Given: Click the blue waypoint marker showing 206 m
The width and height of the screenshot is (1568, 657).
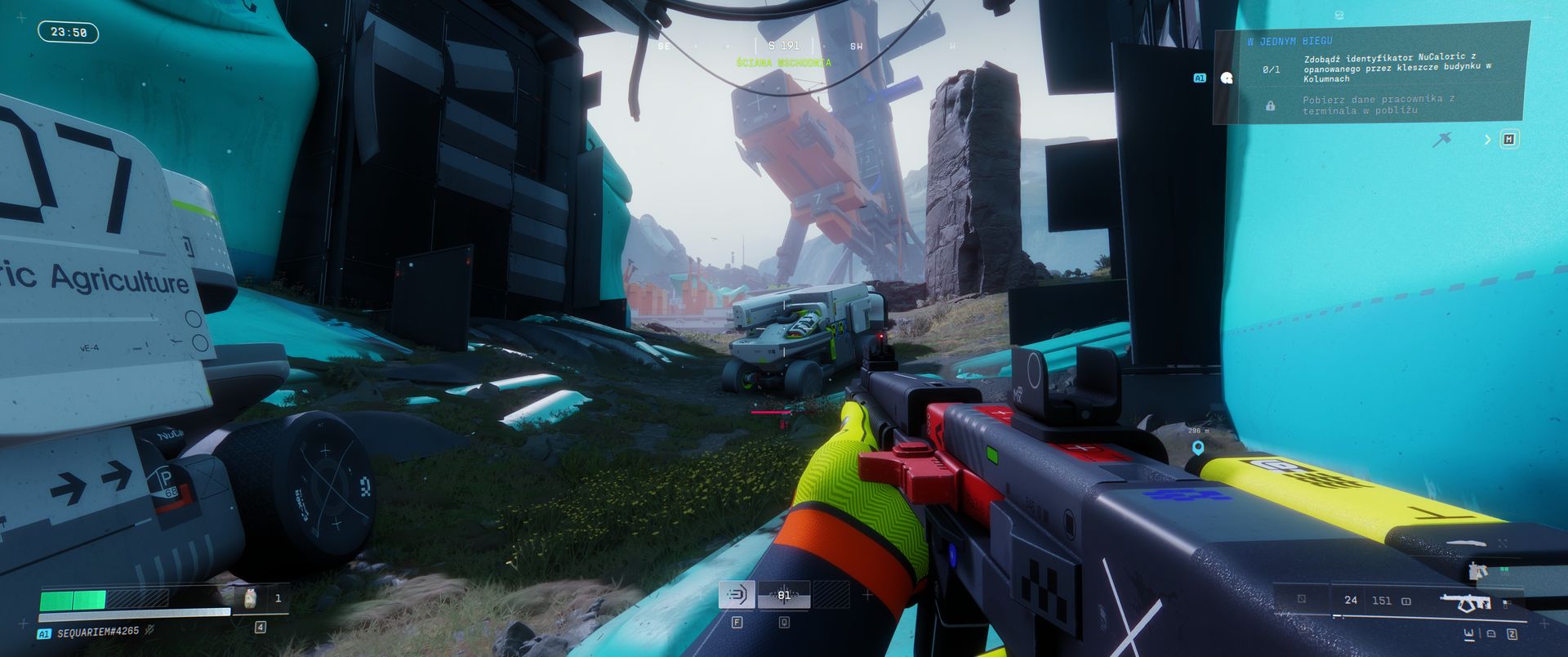Looking at the screenshot, I should [x=1198, y=448].
